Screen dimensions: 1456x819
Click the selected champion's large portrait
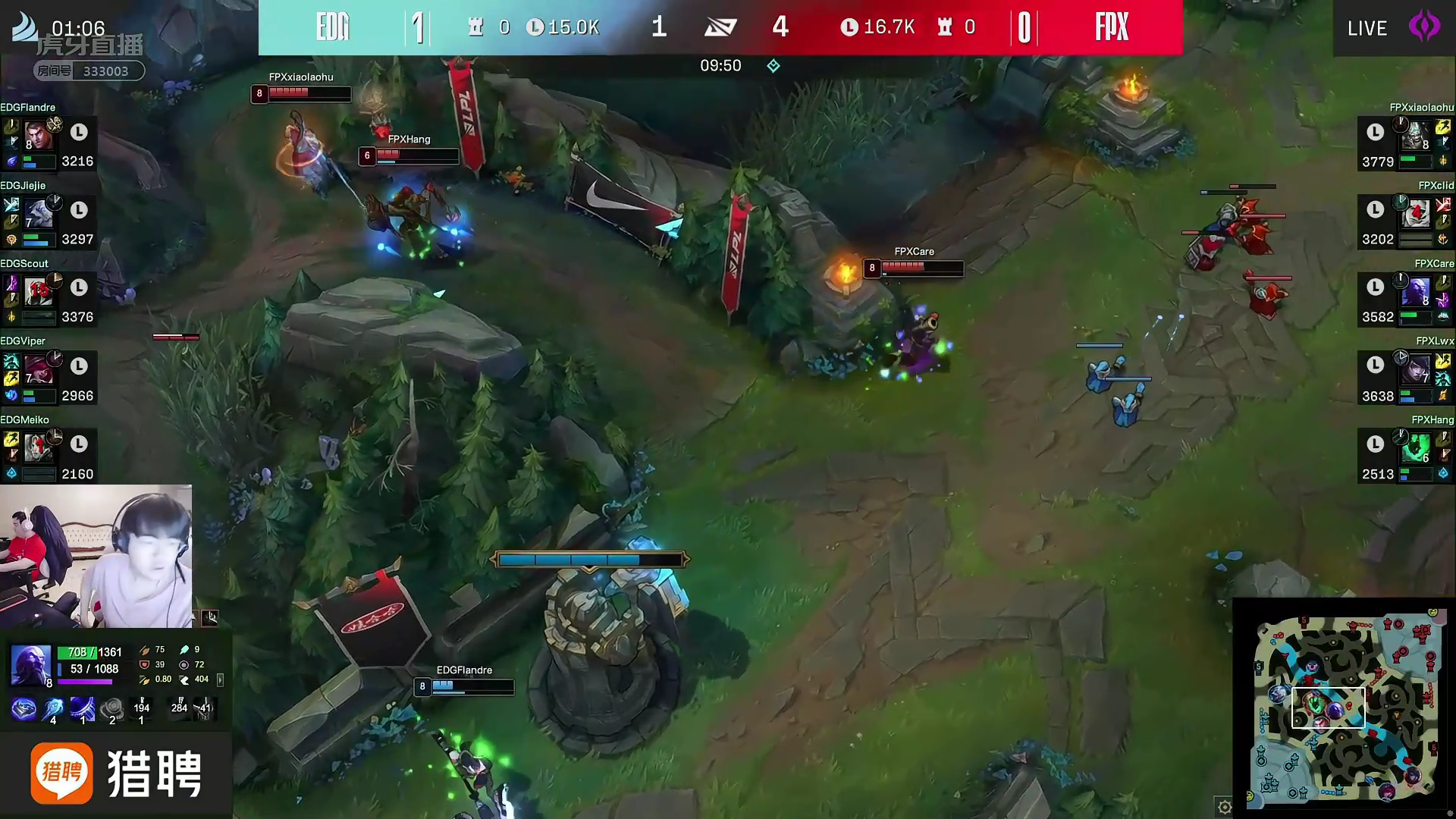pos(30,664)
